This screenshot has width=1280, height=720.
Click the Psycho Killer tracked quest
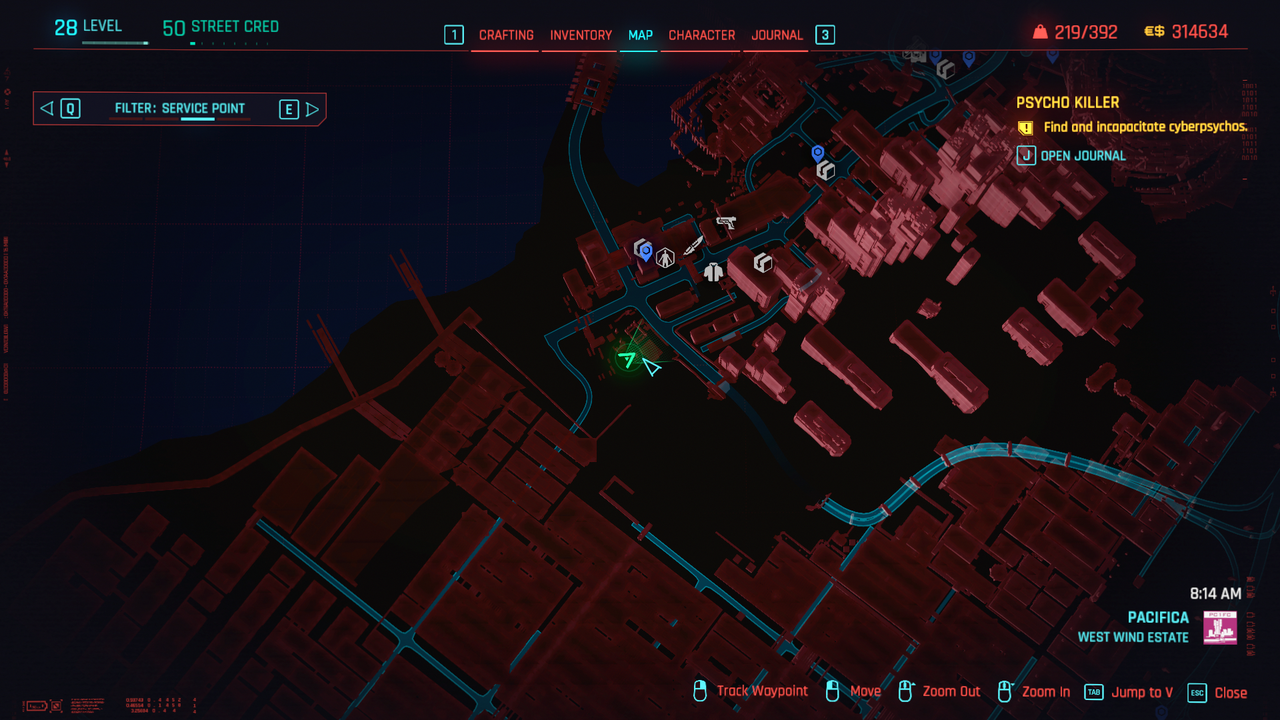click(1068, 103)
